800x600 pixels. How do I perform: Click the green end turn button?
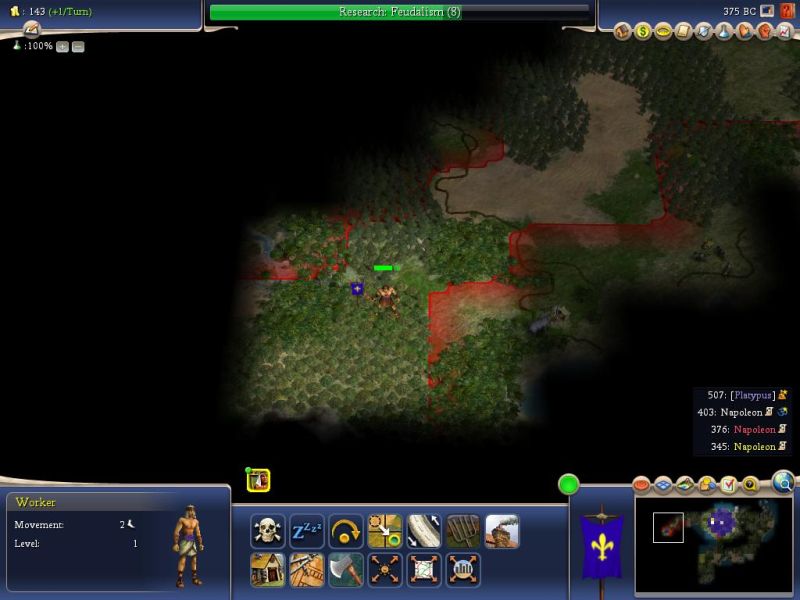click(x=569, y=485)
